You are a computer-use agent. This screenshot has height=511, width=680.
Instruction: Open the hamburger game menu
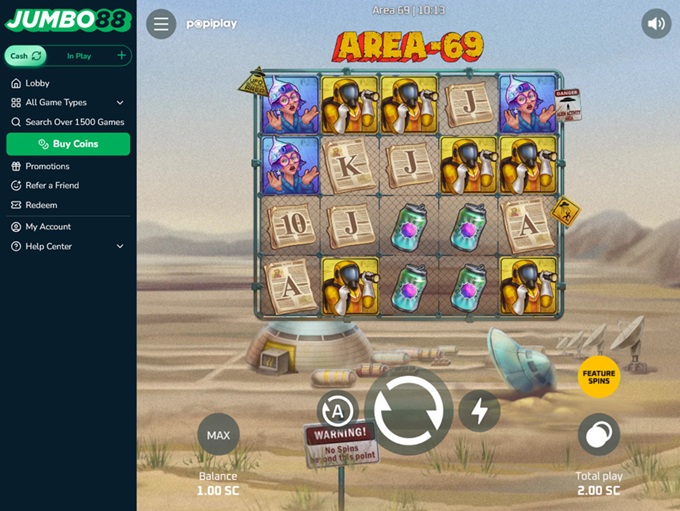(161, 24)
